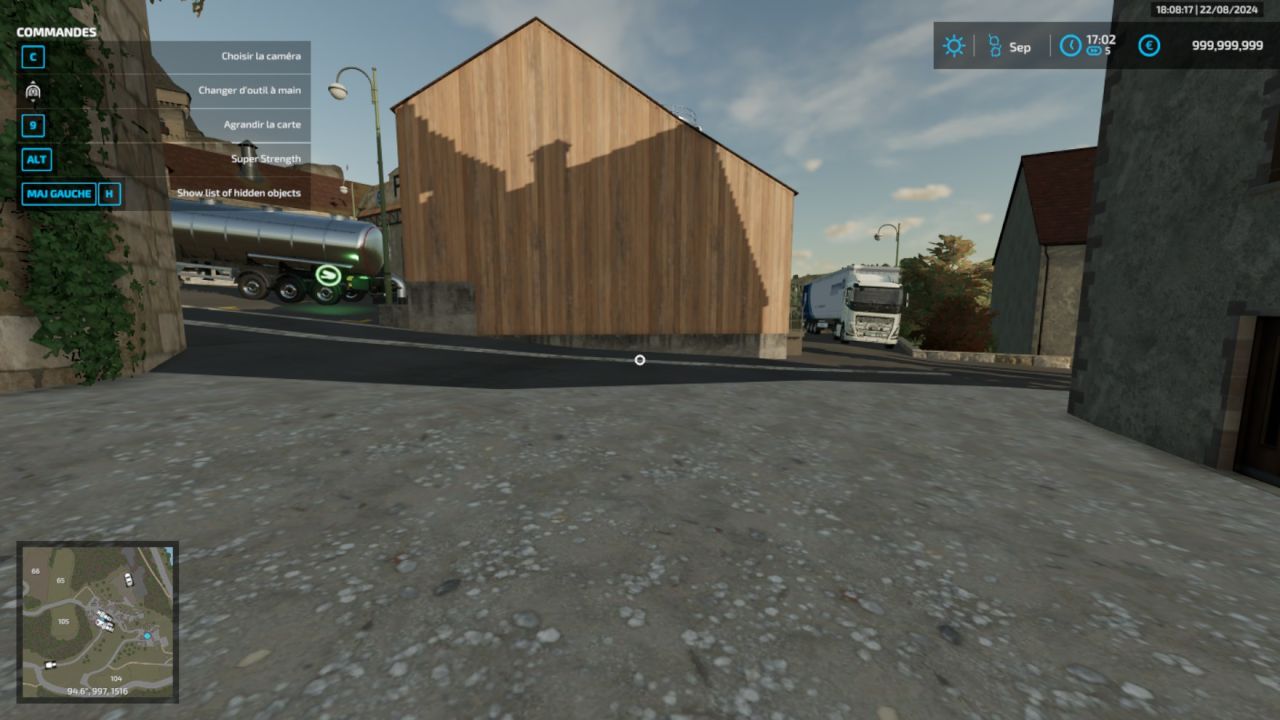Select the COMMANDES panel header
This screenshot has height=720, width=1280.
(56, 32)
